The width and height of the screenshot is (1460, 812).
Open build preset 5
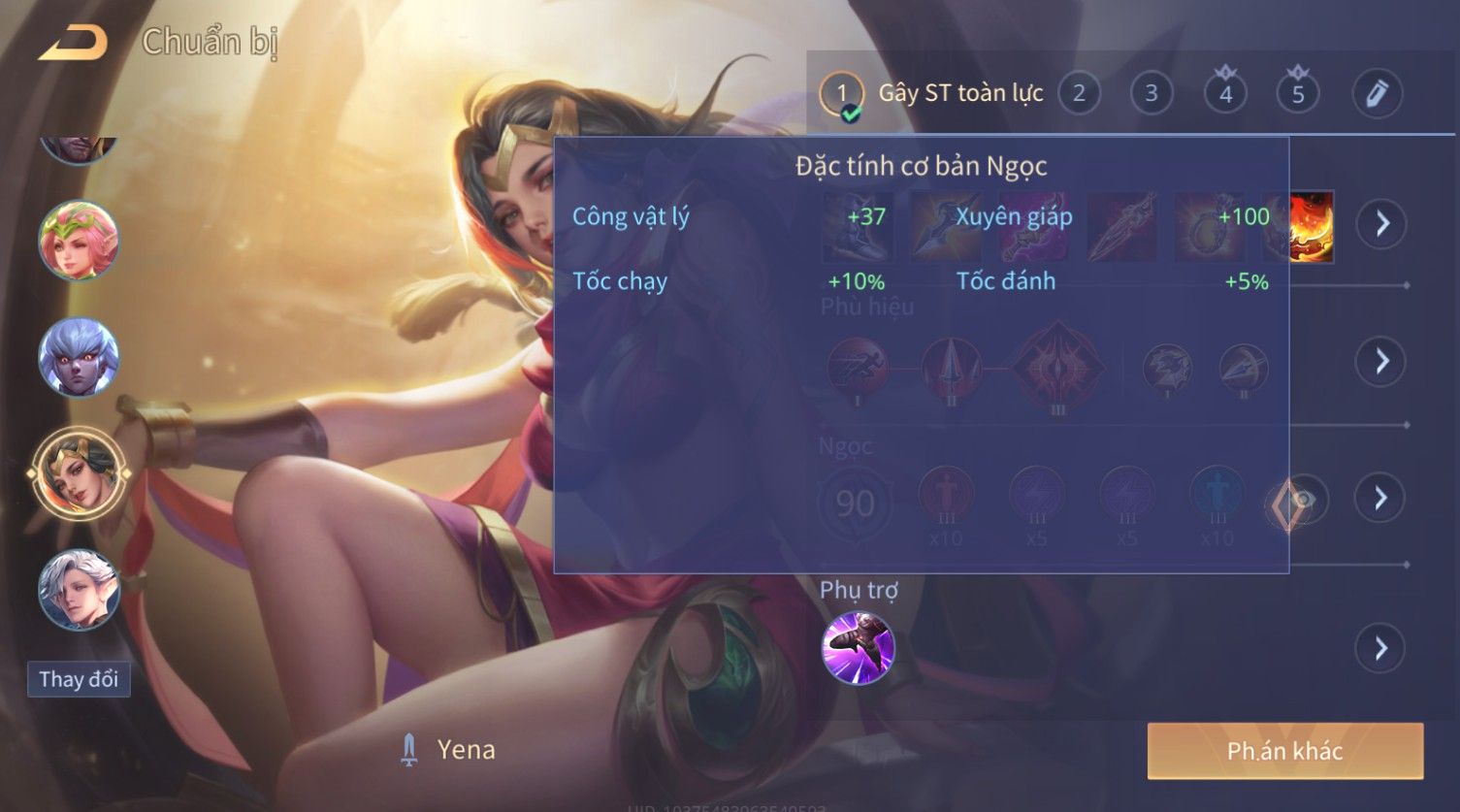click(x=1298, y=94)
